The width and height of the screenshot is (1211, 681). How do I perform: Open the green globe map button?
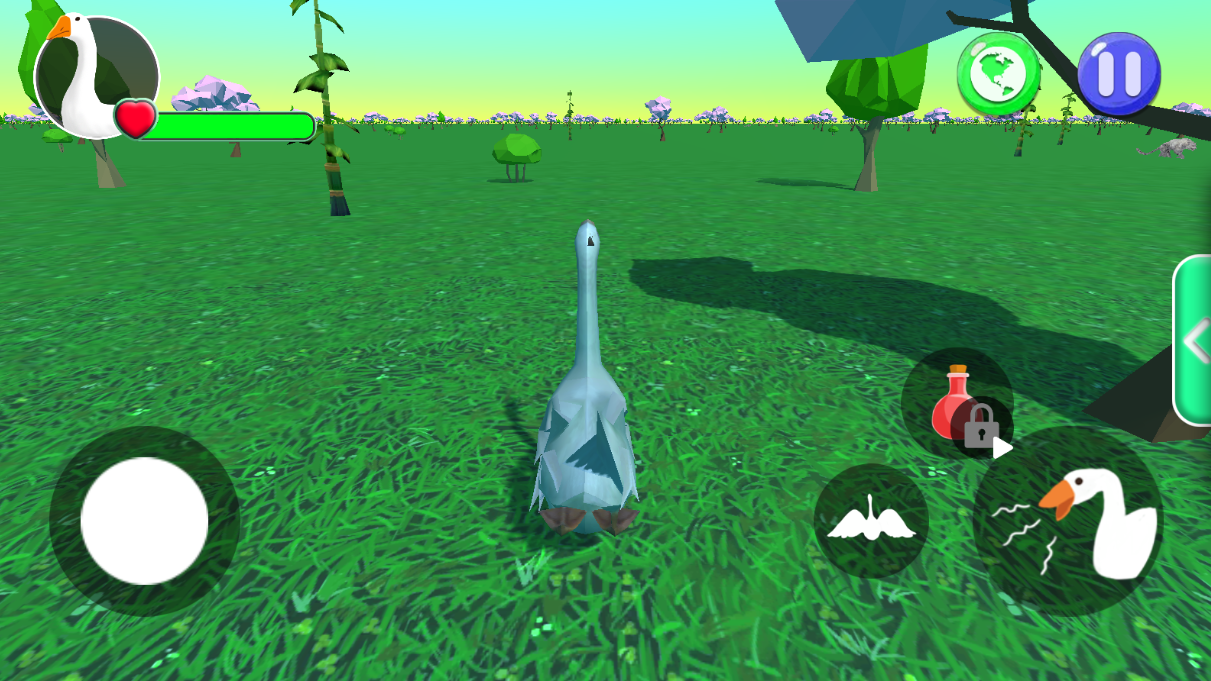point(998,73)
